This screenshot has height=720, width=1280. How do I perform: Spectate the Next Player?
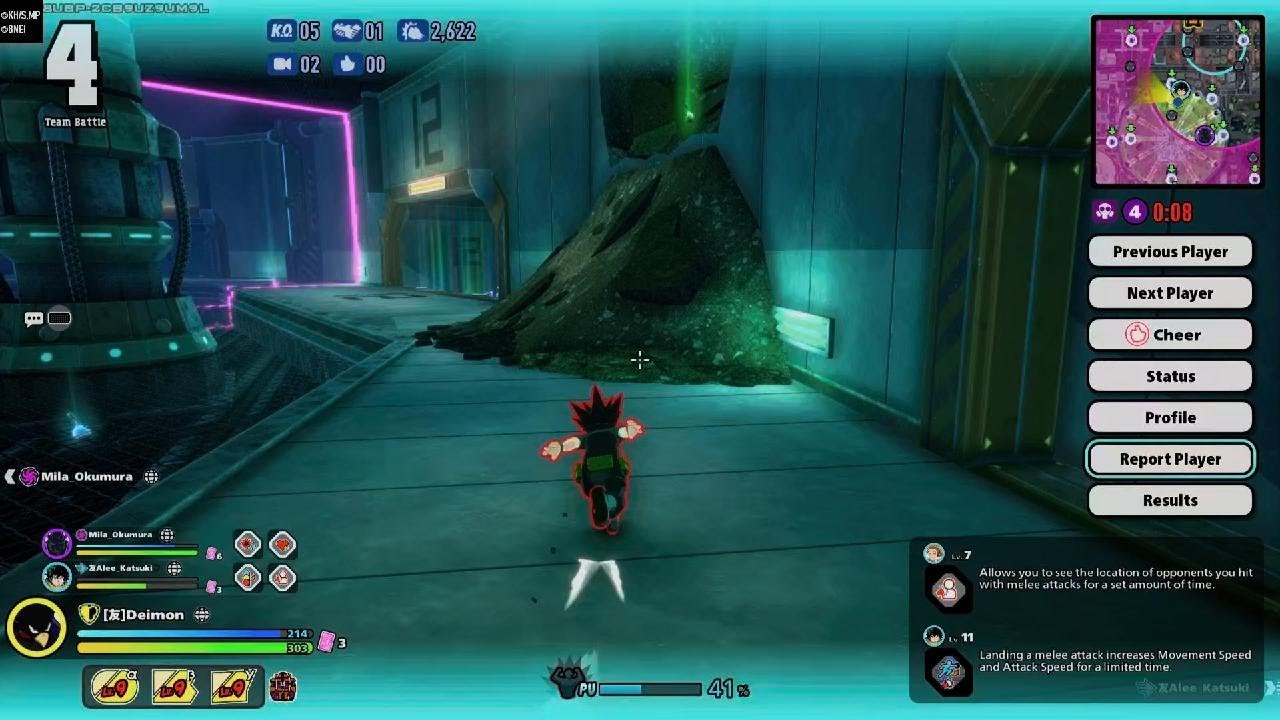coord(1170,293)
